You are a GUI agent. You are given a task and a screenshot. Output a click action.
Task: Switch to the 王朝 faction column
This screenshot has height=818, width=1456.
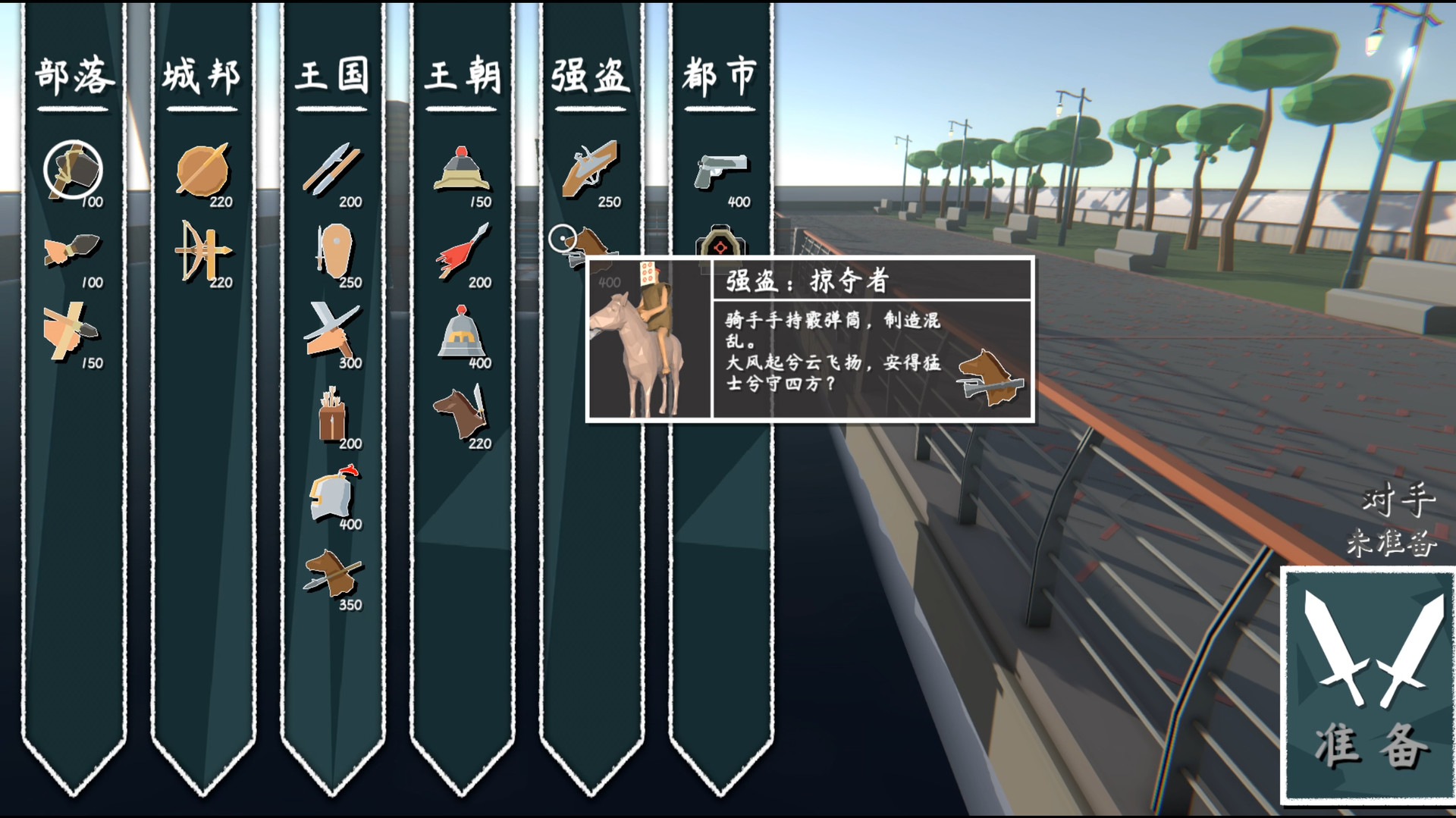(464, 74)
